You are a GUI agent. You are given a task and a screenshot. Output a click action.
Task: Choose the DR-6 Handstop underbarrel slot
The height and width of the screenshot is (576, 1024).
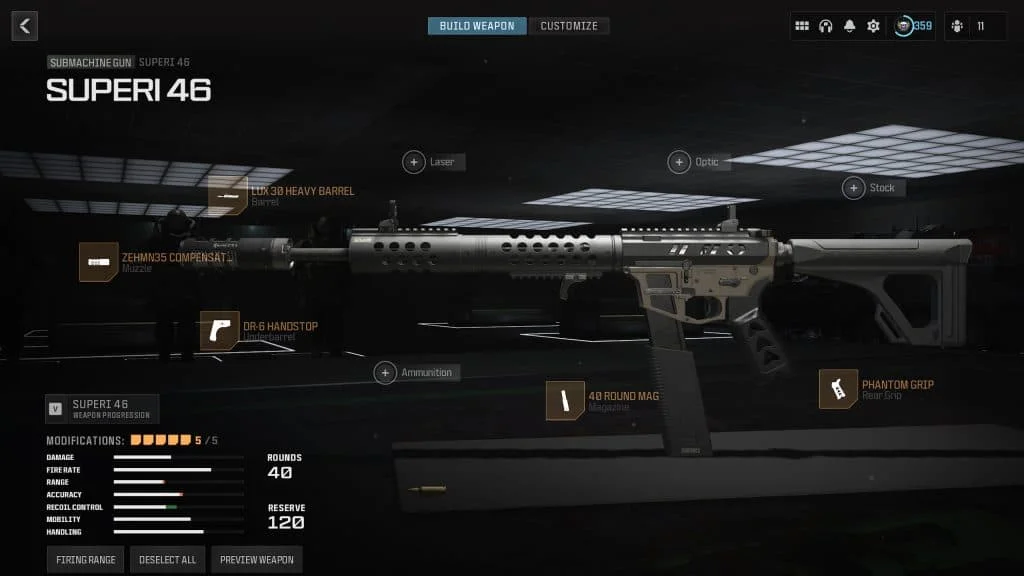click(220, 331)
